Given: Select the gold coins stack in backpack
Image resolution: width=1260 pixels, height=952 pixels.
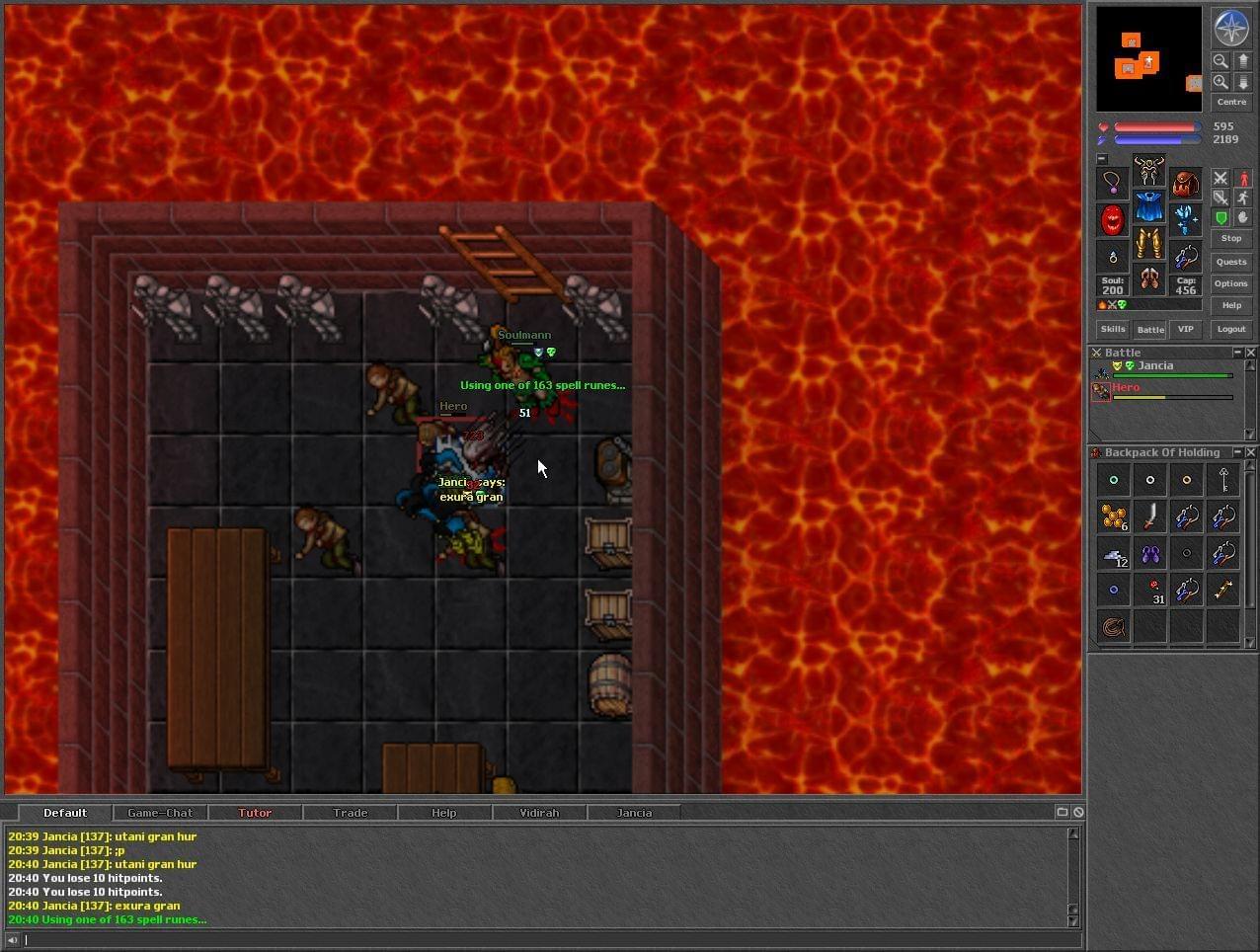Looking at the screenshot, I should click(x=1114, y=516).
